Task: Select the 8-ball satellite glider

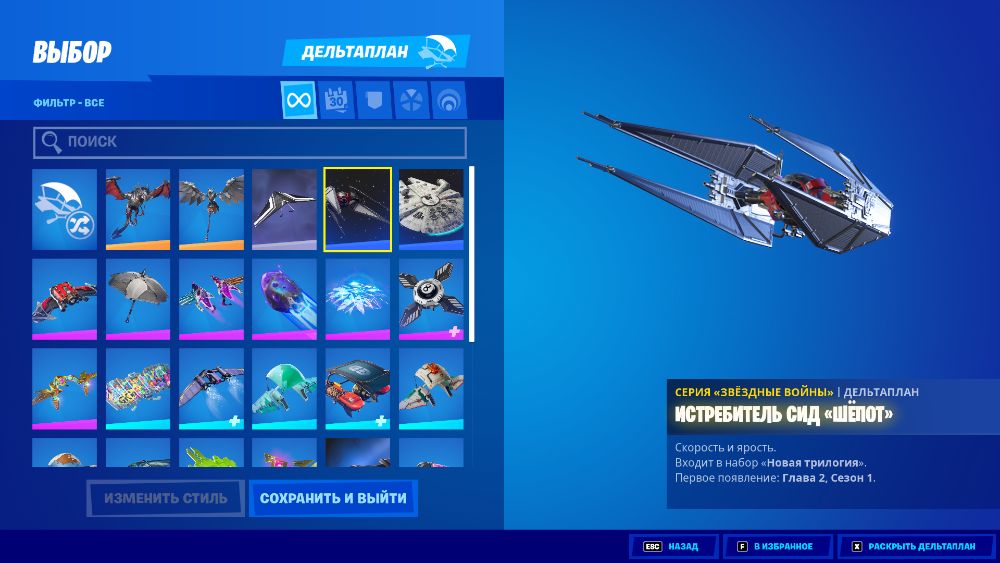Action: click(431, 299)
